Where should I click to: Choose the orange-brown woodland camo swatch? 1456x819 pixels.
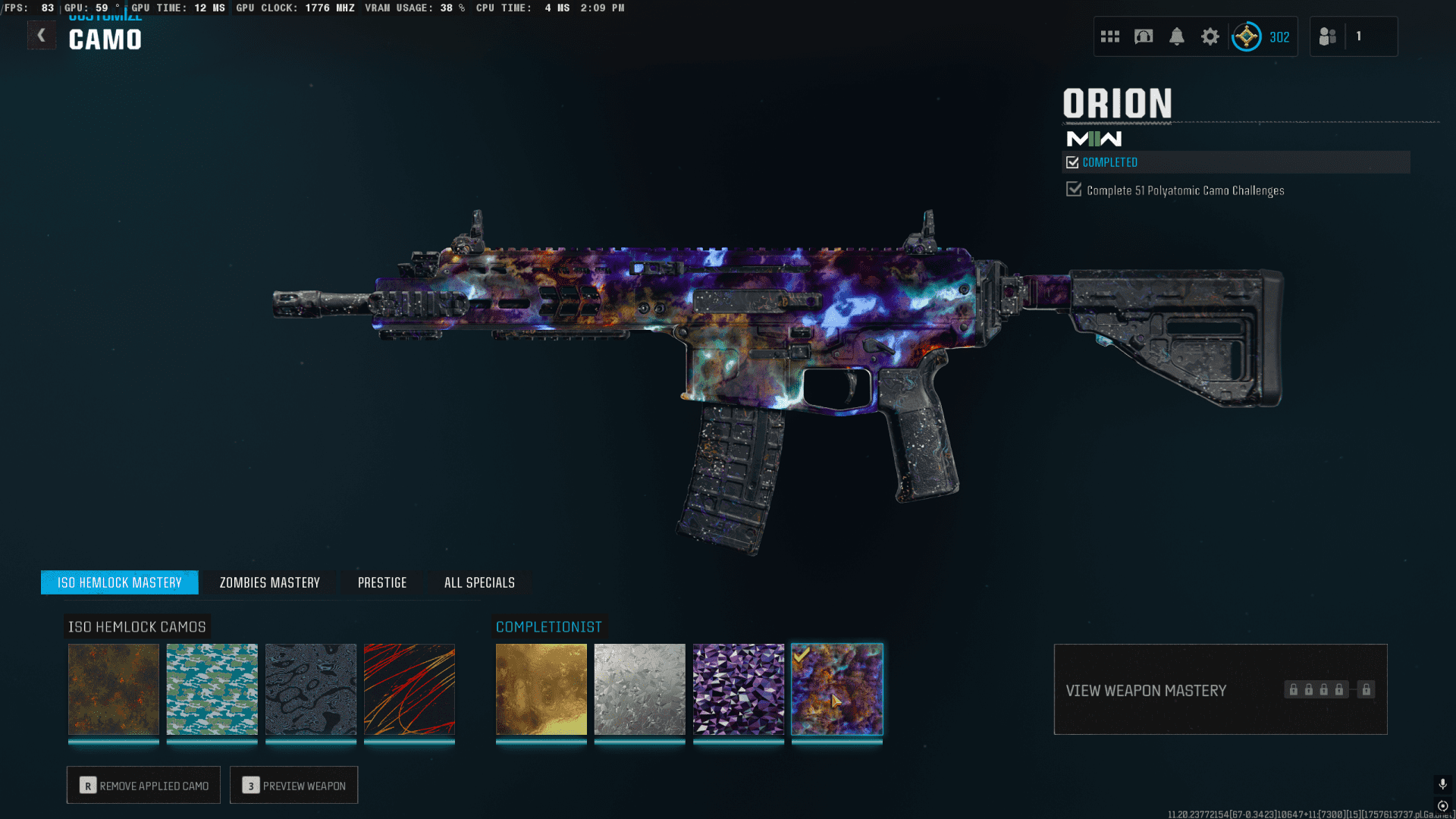[x=114, y=689]
